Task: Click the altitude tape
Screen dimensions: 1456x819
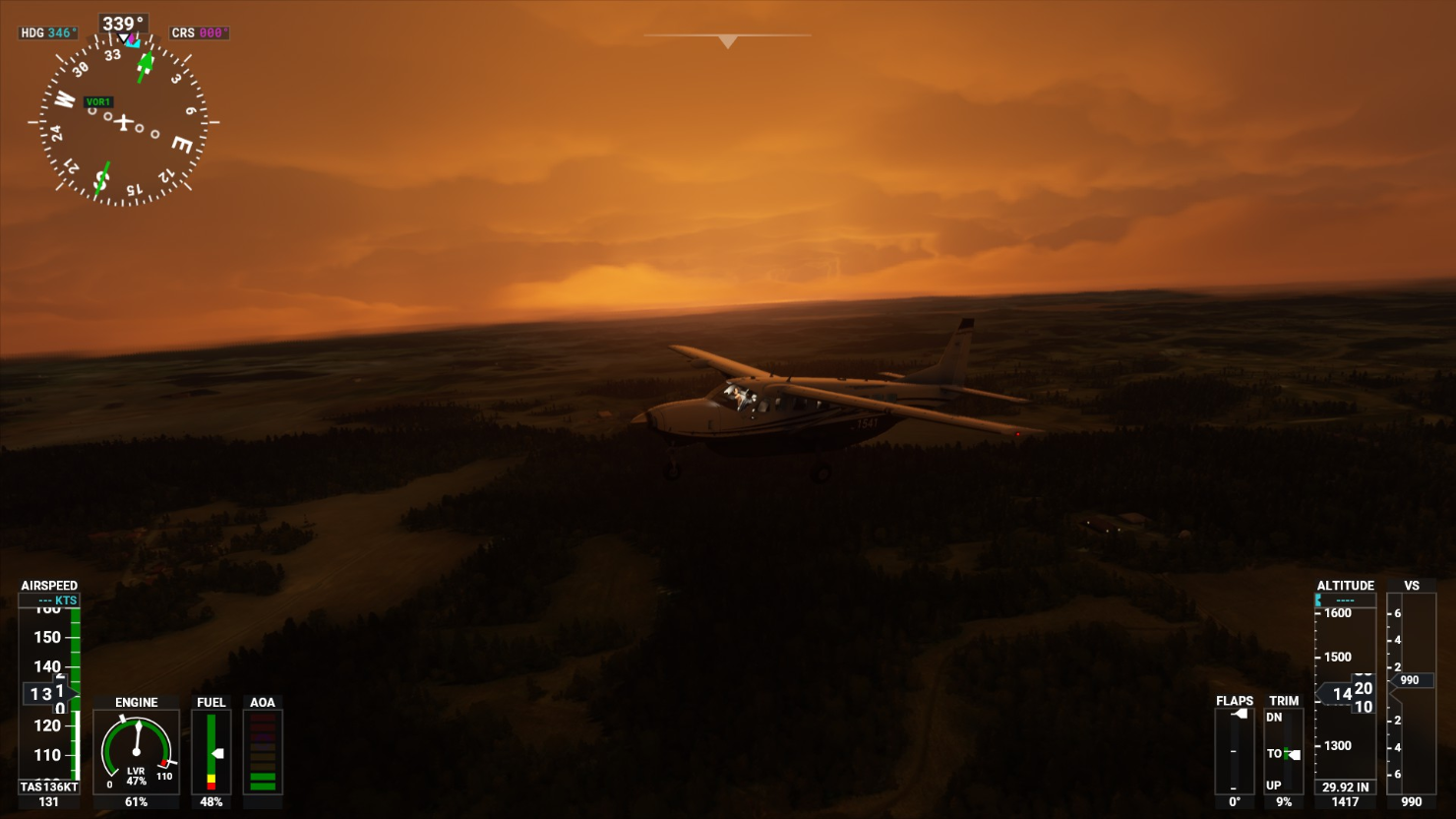Action: coord(1345,693)
